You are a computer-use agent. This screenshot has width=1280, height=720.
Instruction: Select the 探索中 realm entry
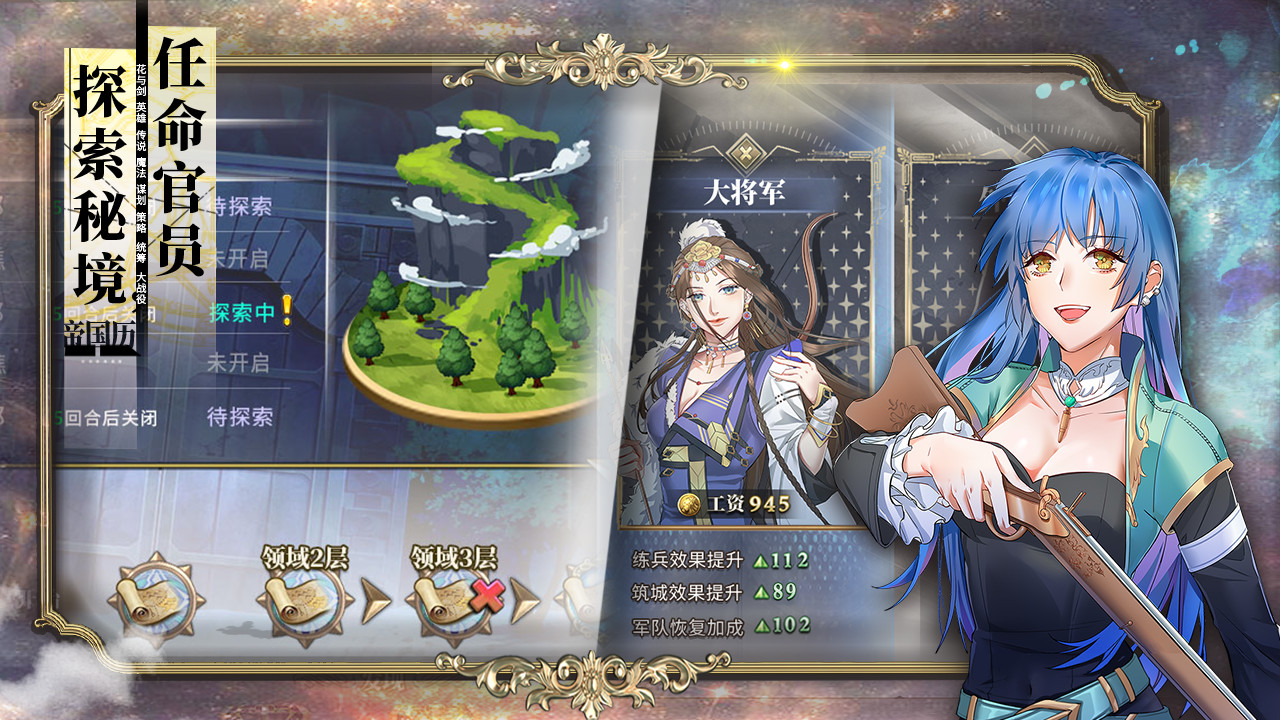click(x=242, y=313)
